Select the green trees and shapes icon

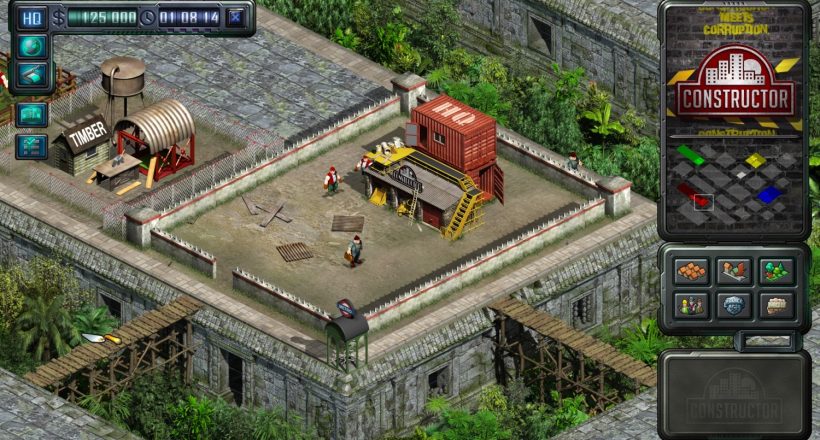pos(776,271)
